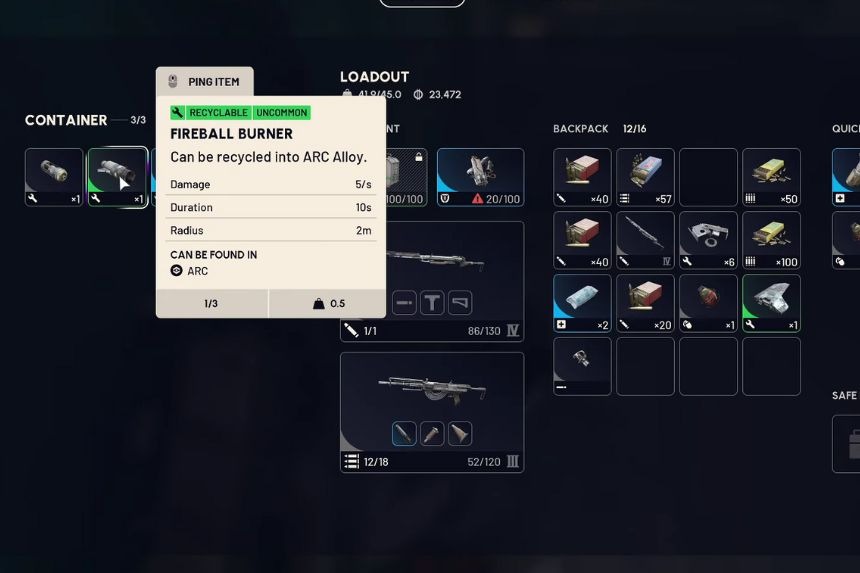Viewport: 860px width, 573px height.
Task: Pick the yellow ammo stack of 50
Action: click(x=771, y=177)
